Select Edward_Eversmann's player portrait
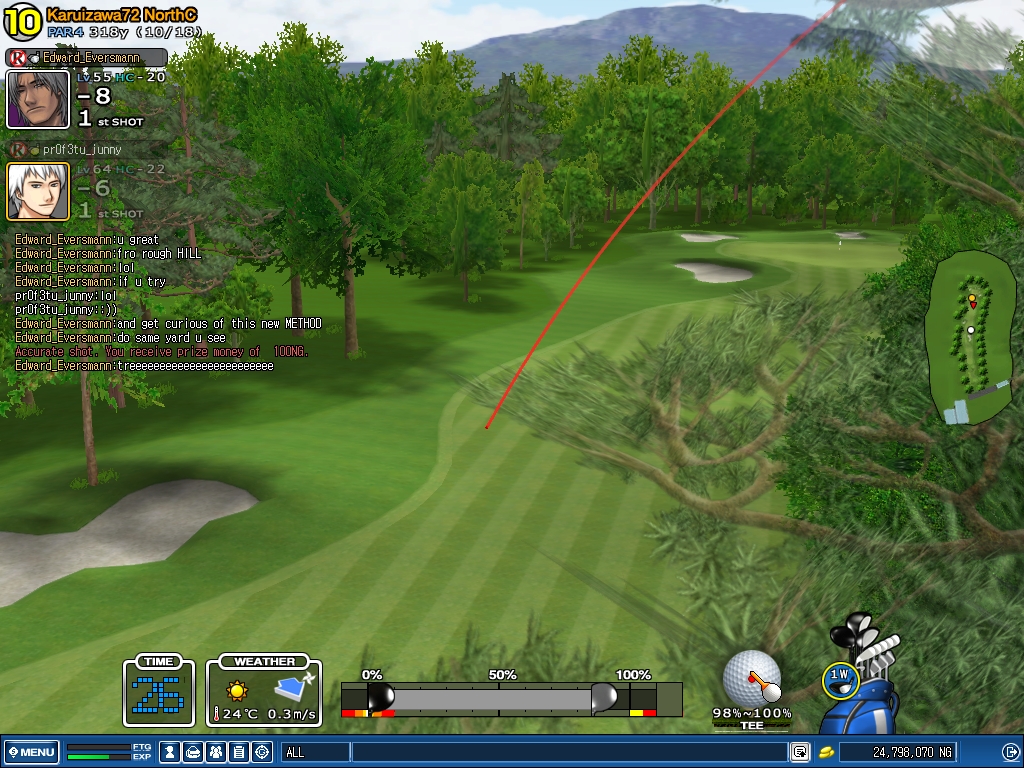 point(38,99)
